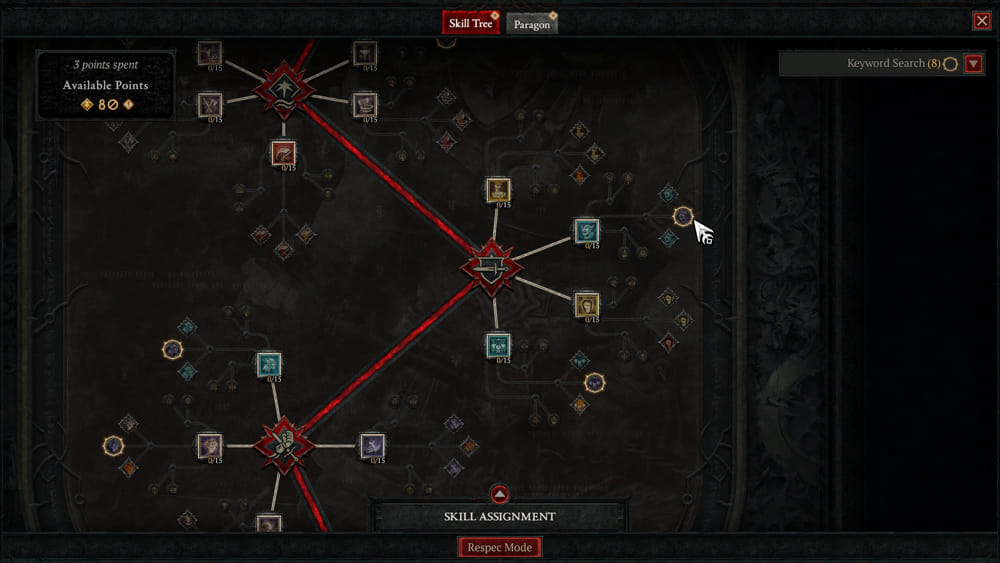
Task: Select the sword-and-shield cluster hub node
Action: coord(491,267)
